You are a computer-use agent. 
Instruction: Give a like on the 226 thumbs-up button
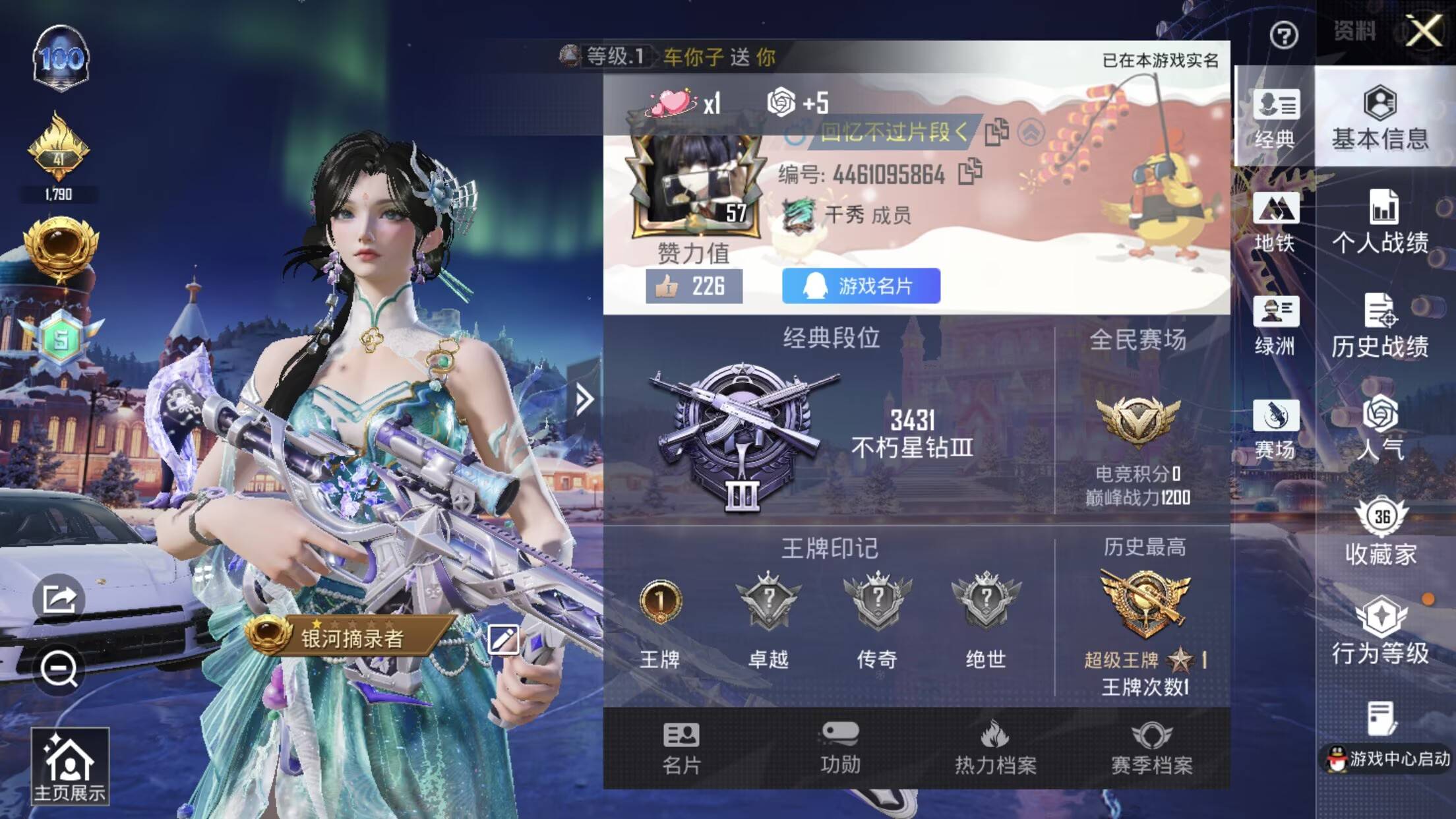point(694,286)
